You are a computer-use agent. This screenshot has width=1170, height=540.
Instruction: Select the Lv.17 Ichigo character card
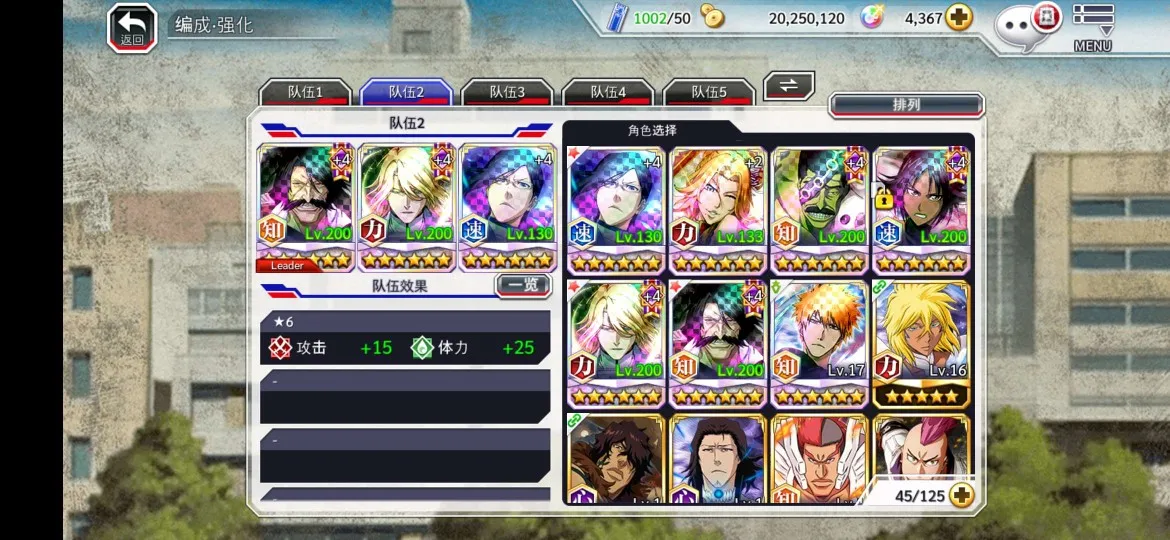(x=819, y=343)
